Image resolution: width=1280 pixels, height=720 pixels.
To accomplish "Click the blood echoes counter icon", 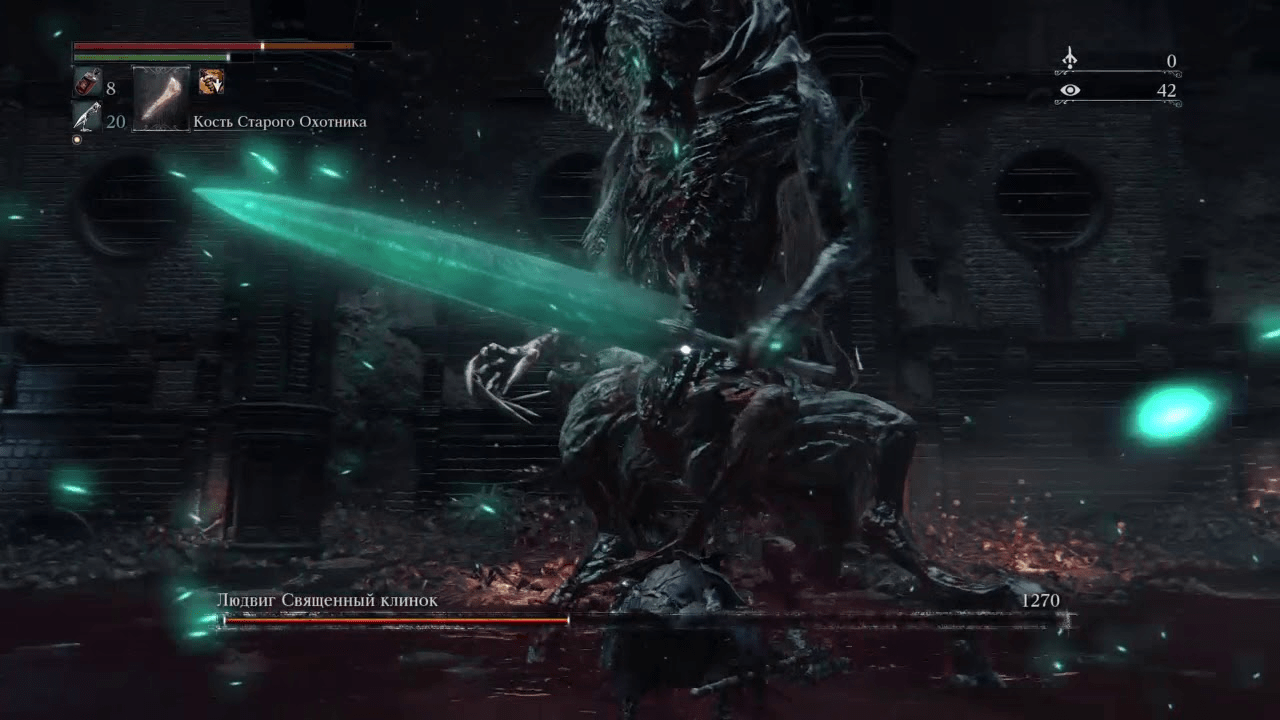I will pyautogui.click(x=1070, y=60).
